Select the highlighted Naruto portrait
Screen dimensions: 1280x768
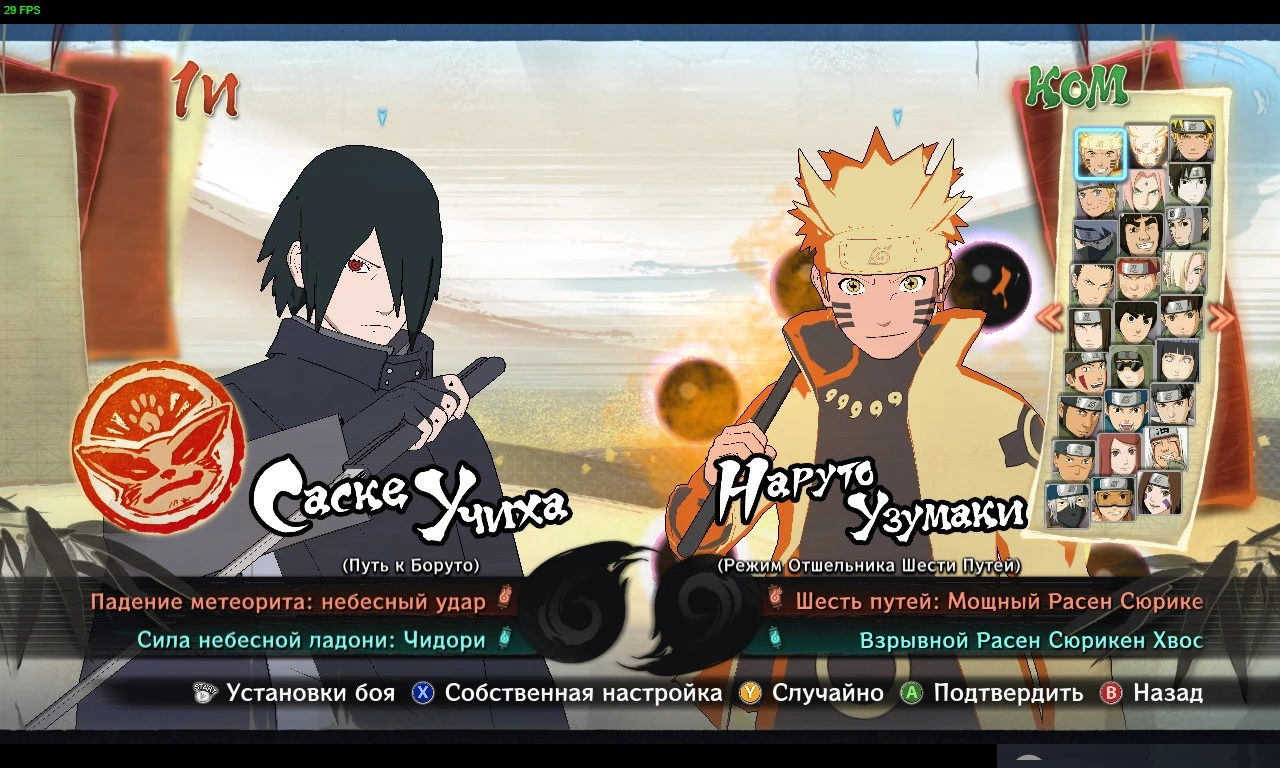coord(1101,153)
